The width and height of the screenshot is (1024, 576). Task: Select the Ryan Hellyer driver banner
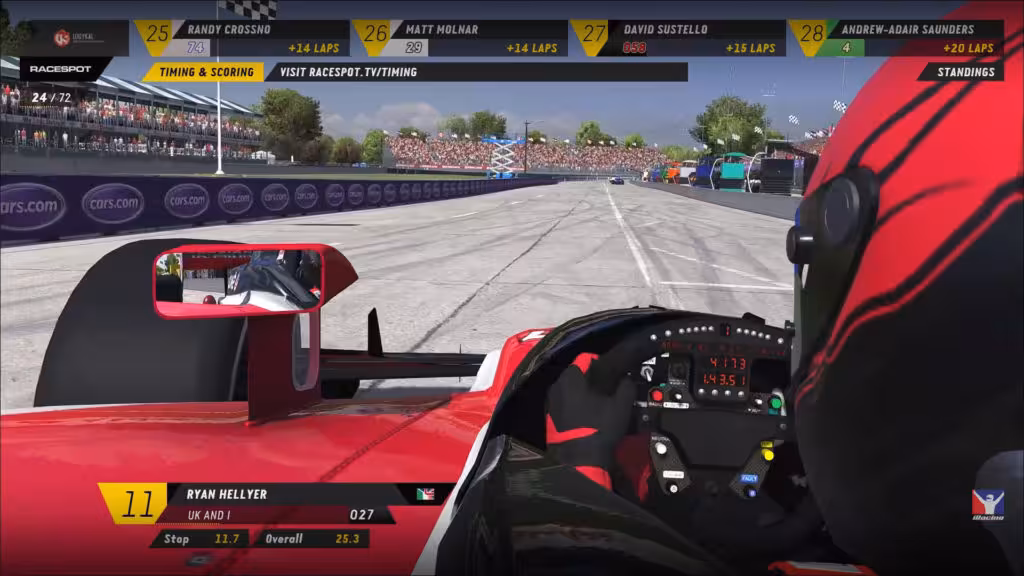click(x=270, y=504)
